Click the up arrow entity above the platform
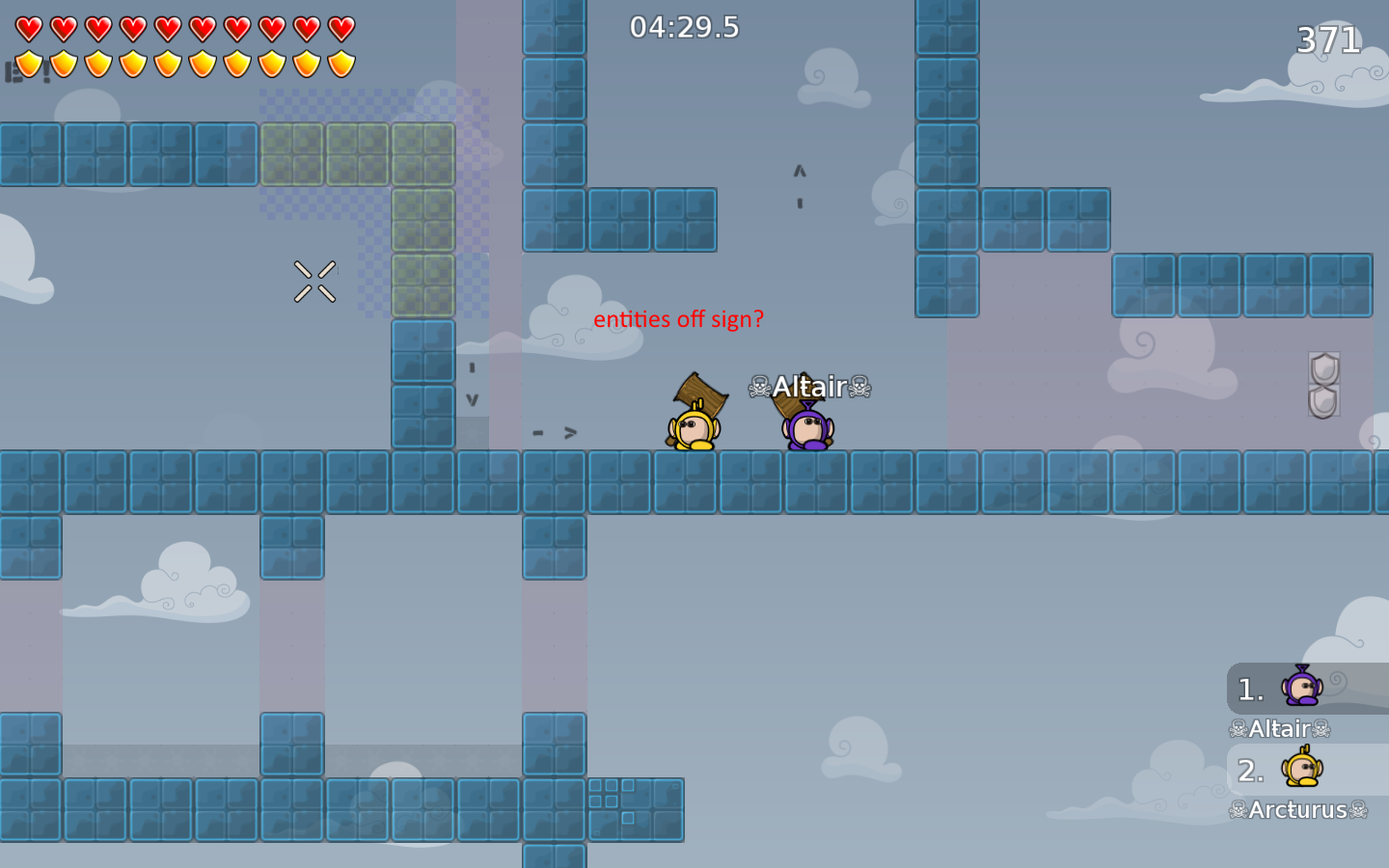 tap(798, 172)
